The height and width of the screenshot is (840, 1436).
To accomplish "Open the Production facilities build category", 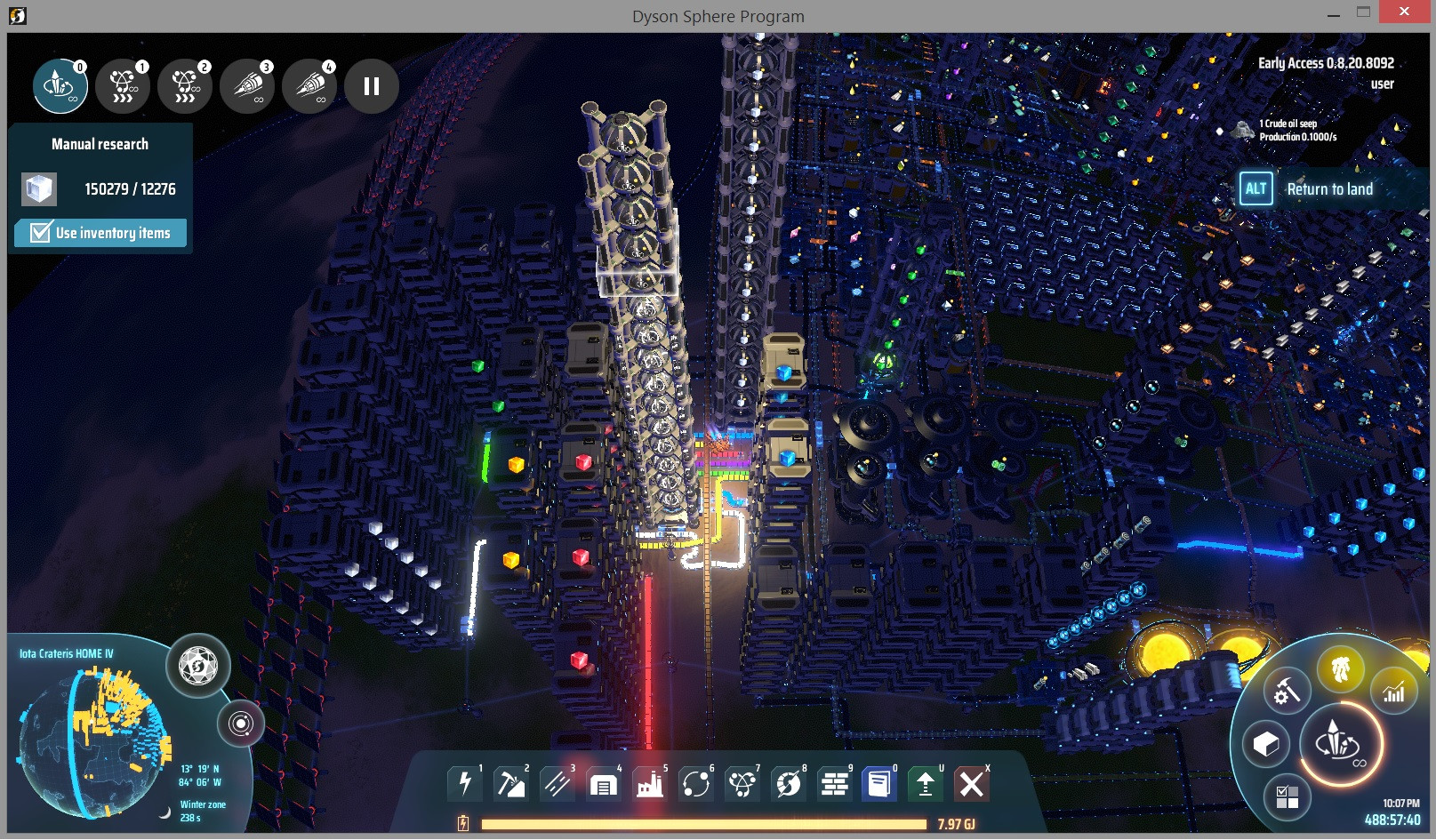I will click(649, 783).
